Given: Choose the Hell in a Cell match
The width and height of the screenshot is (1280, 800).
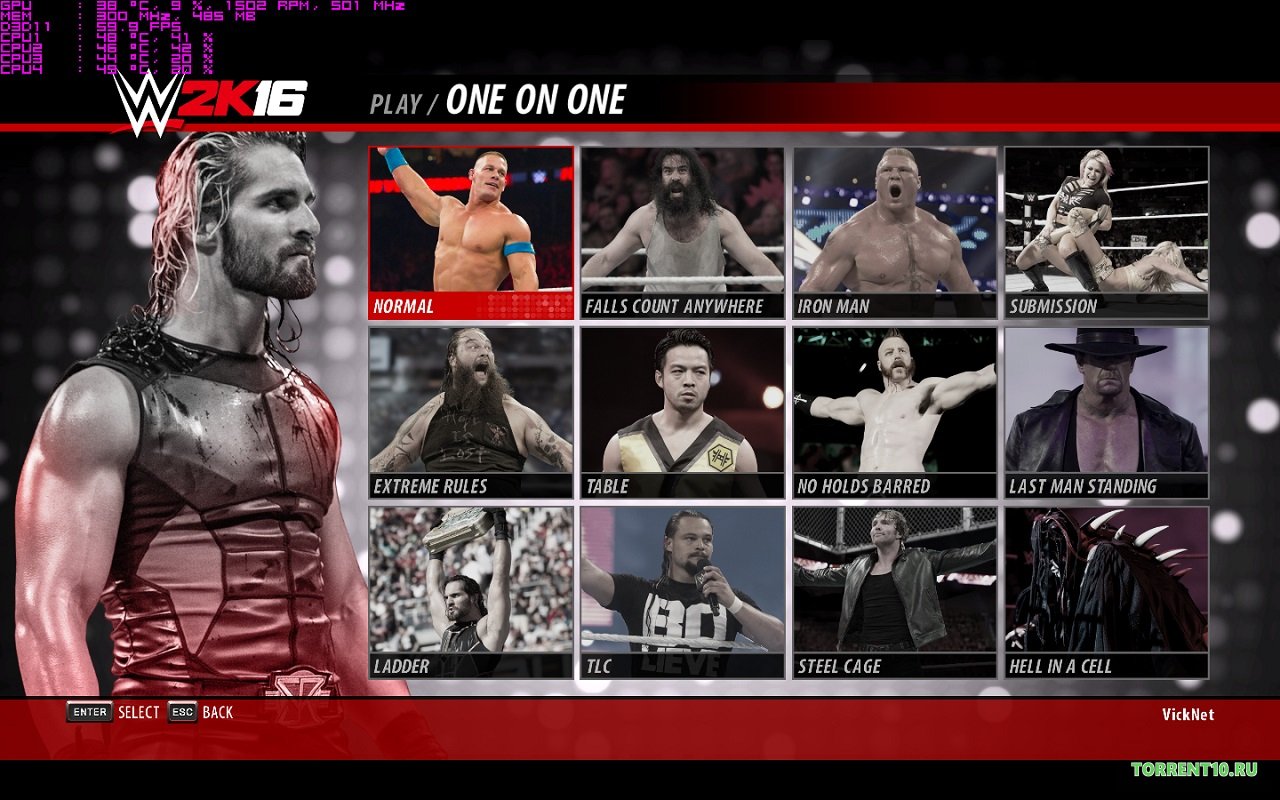Looking at the screenshot, I should pyautogui.click(x=1107, y=593).
